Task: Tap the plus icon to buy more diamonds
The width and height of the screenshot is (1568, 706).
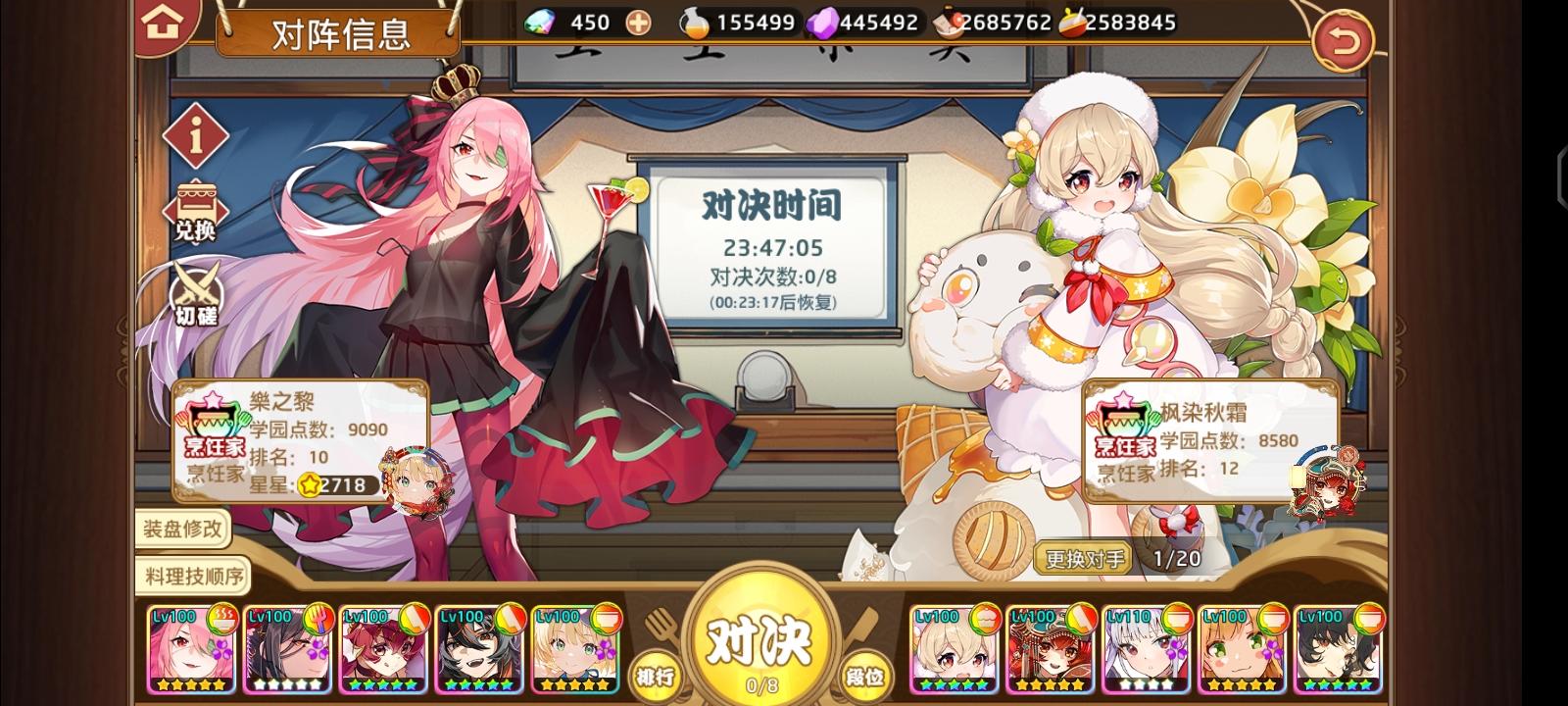Action: click(637, 22)
